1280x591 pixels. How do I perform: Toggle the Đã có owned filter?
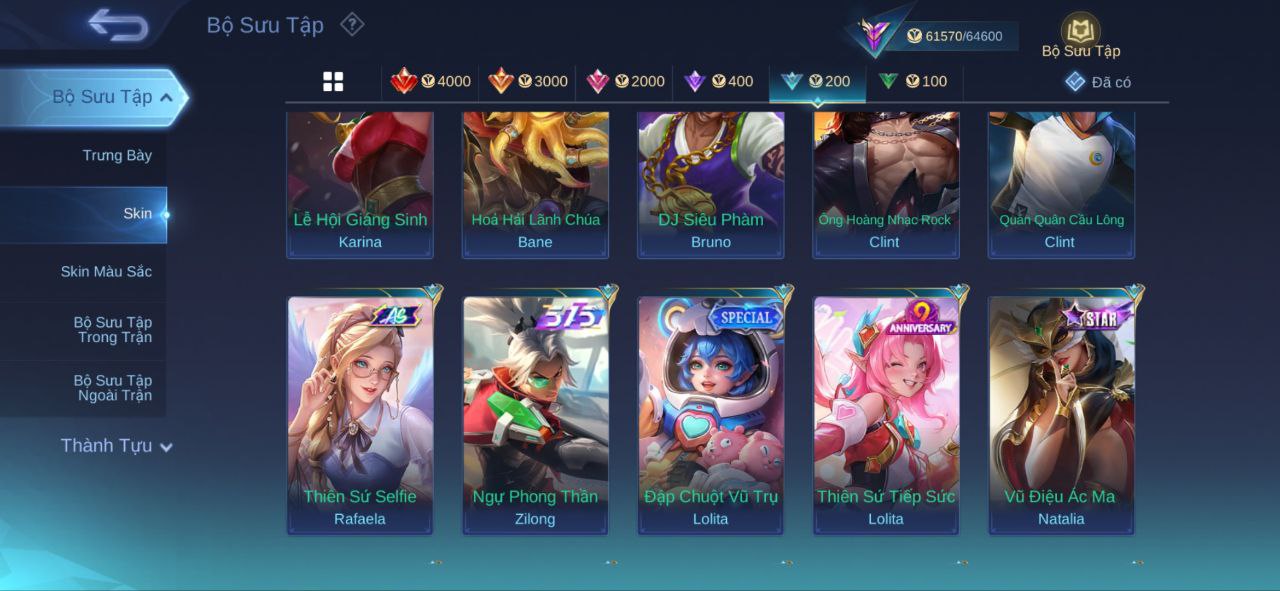(x=1098, y=82)
